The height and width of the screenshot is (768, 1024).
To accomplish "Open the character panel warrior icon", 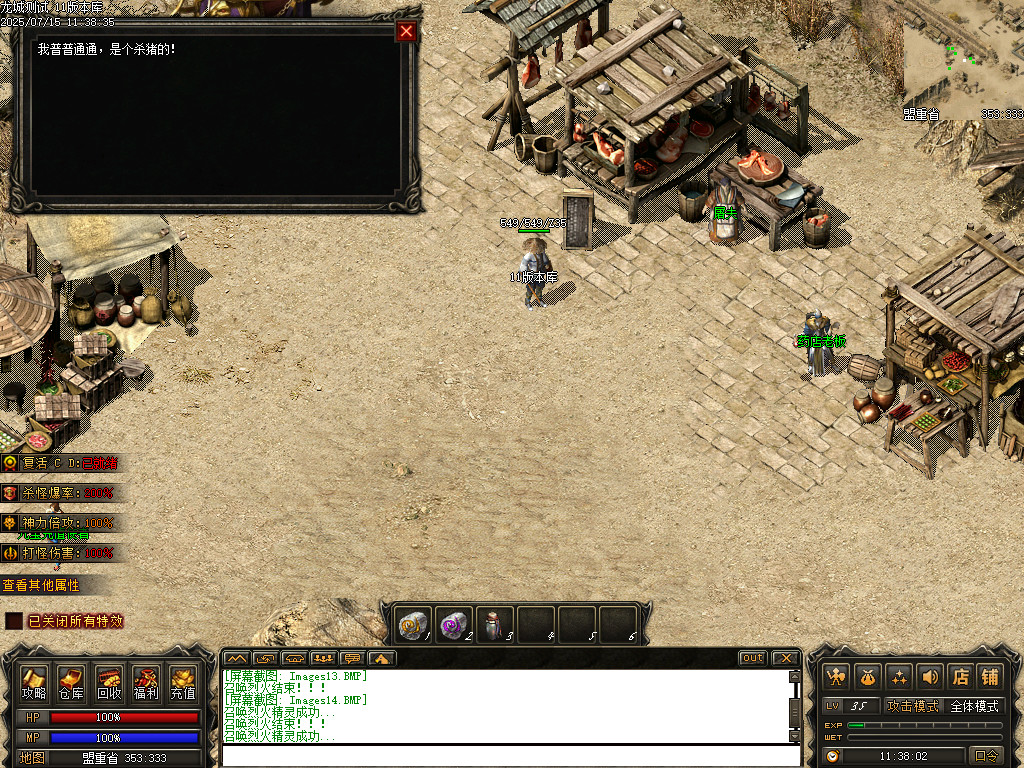I will [836, 677].
